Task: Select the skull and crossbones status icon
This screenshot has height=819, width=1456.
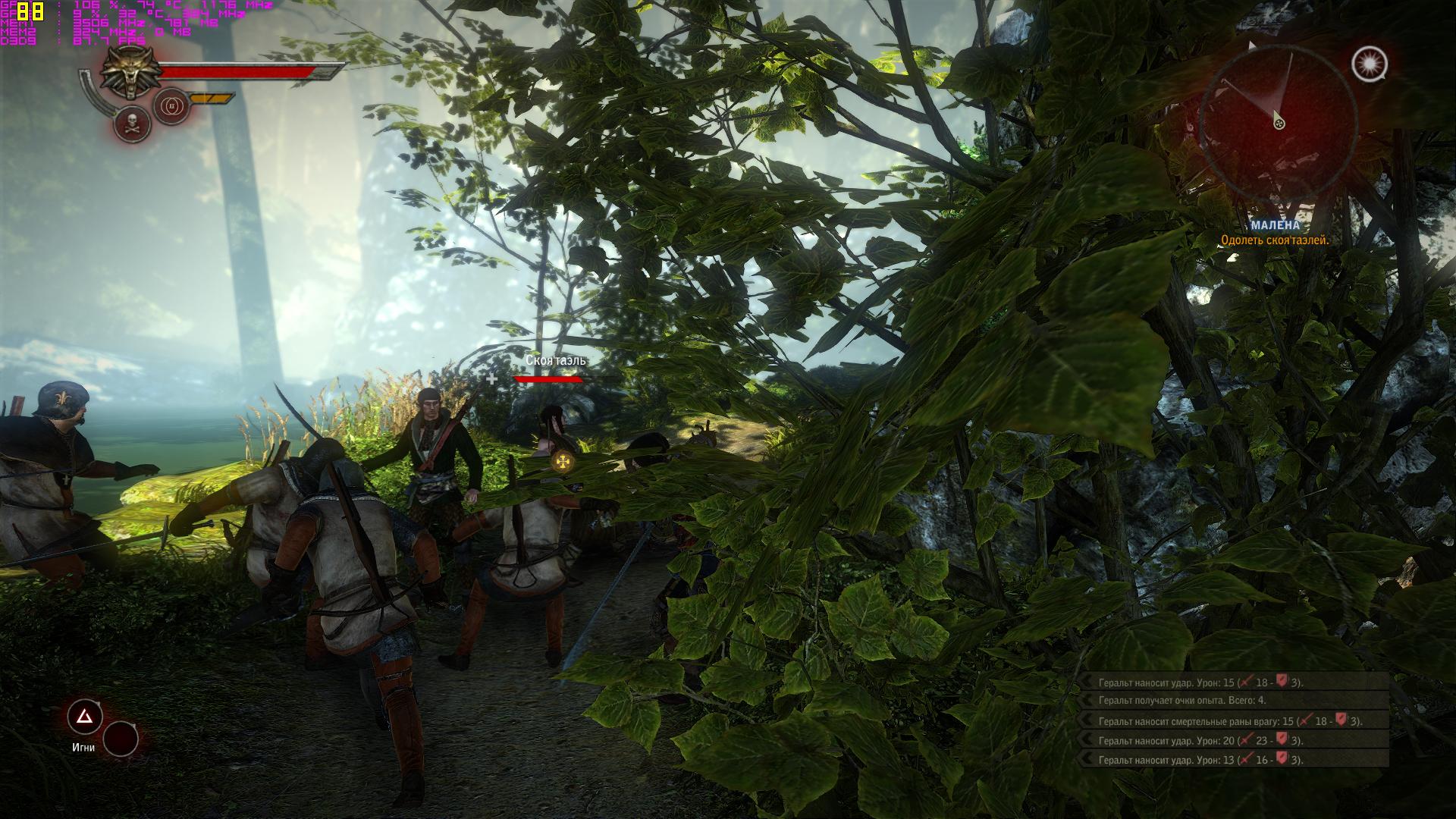Action: (x=132, y=124)
